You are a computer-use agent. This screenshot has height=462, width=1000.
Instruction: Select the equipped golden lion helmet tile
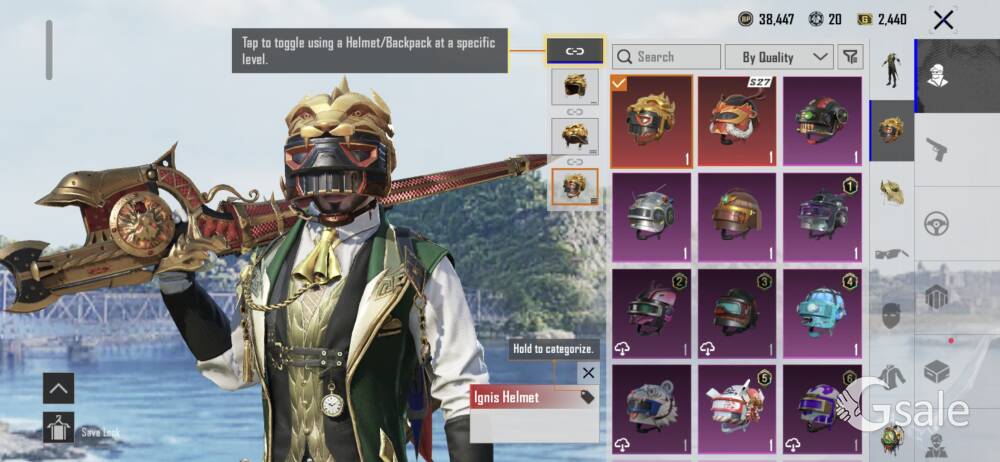651,121
